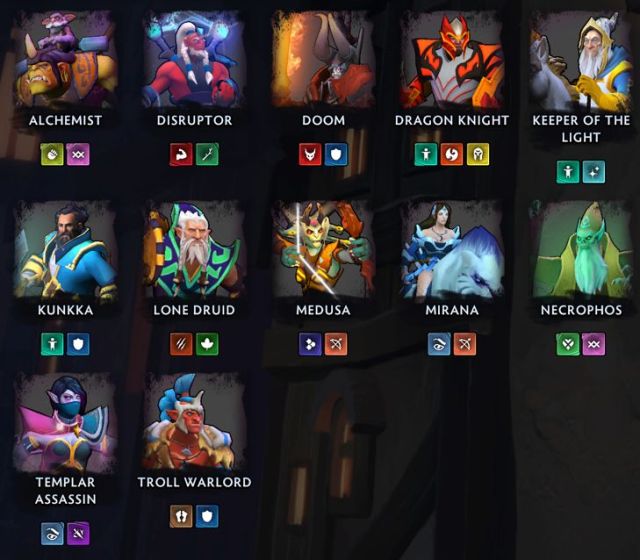Click Doom's red demon alliance icon
The image size is (640, 560).
[310, 155]
